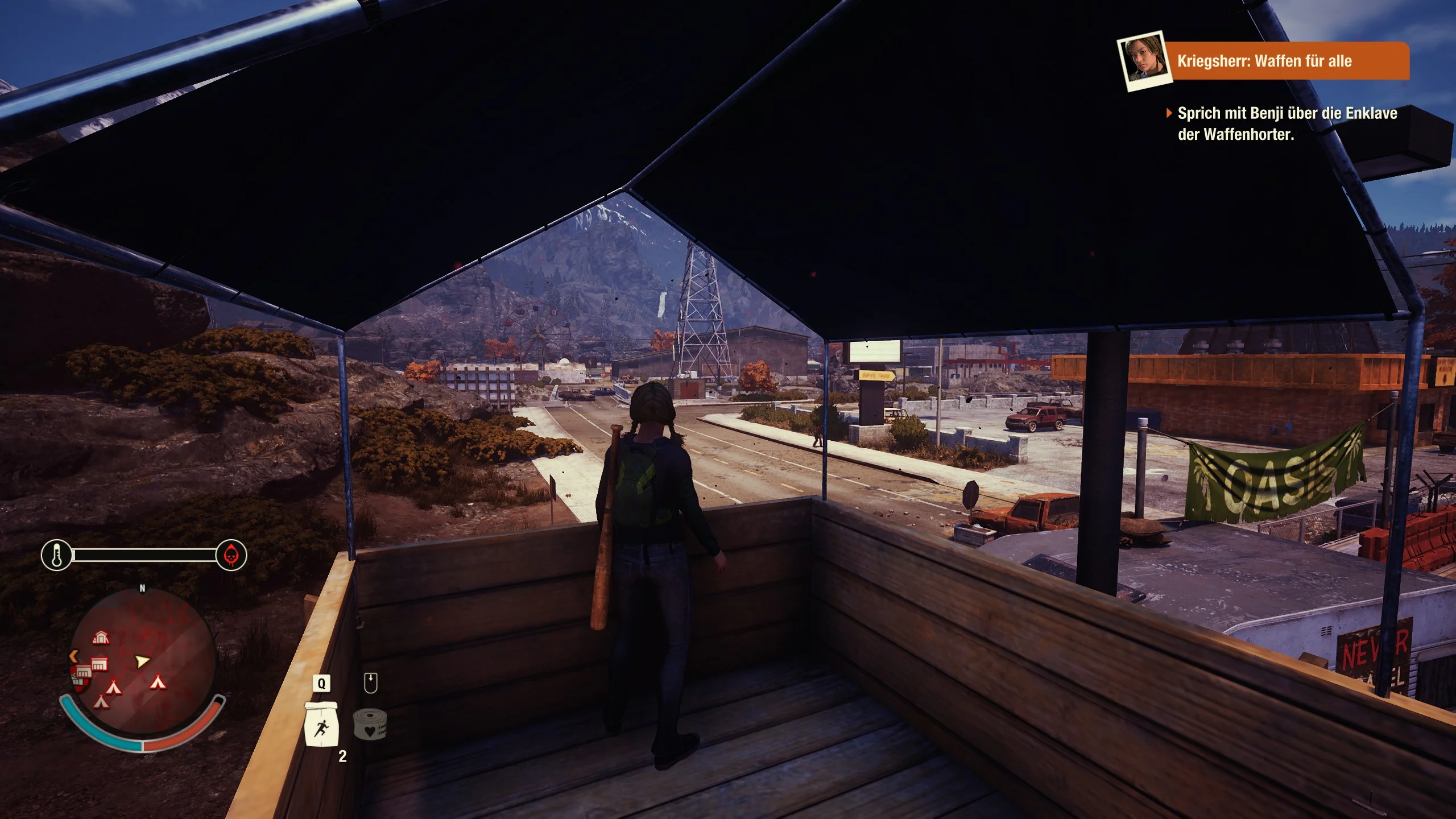Click the orange objective arrow on minimap edge

(73, 656)
